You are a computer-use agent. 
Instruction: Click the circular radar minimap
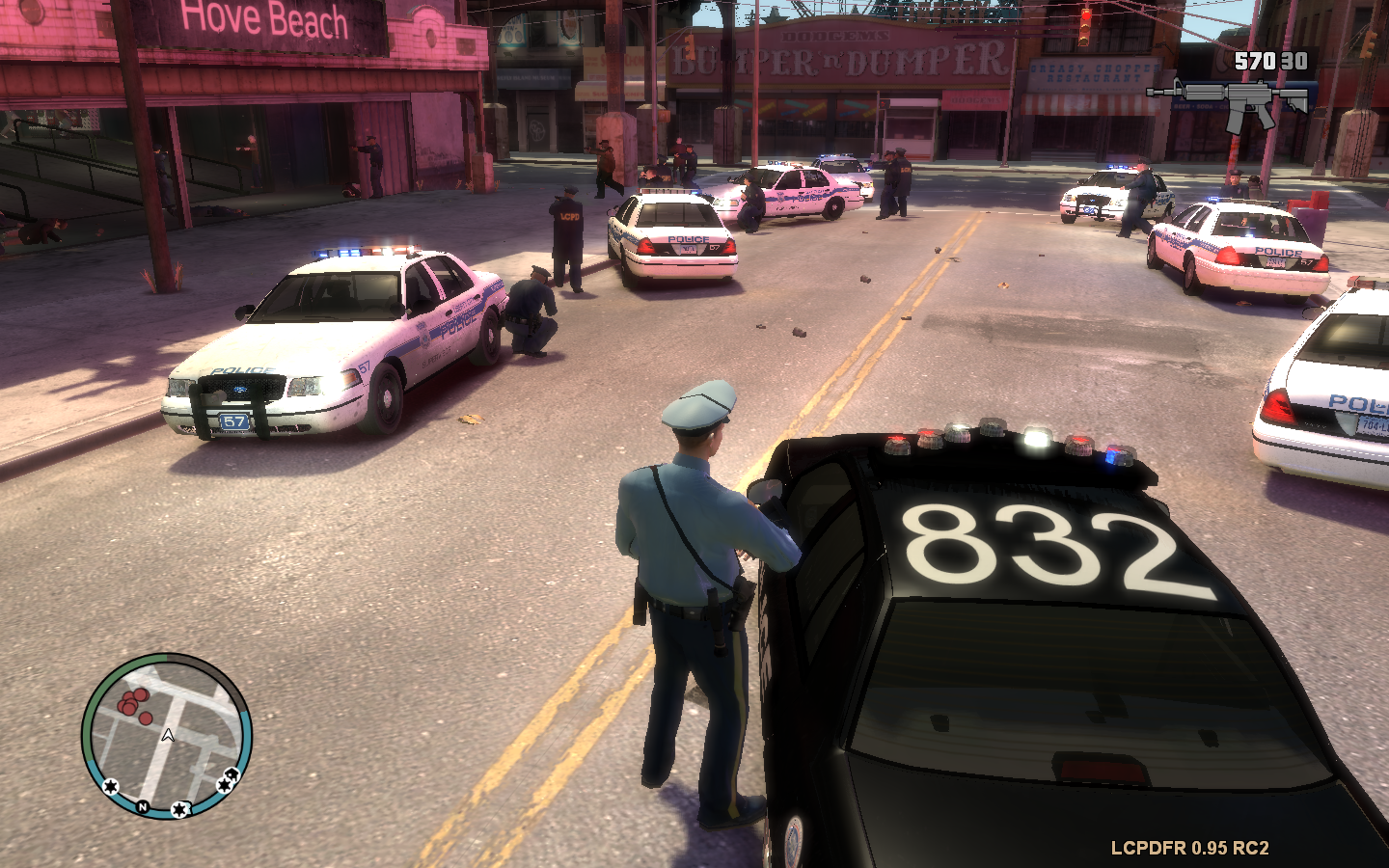click(167, 736)
